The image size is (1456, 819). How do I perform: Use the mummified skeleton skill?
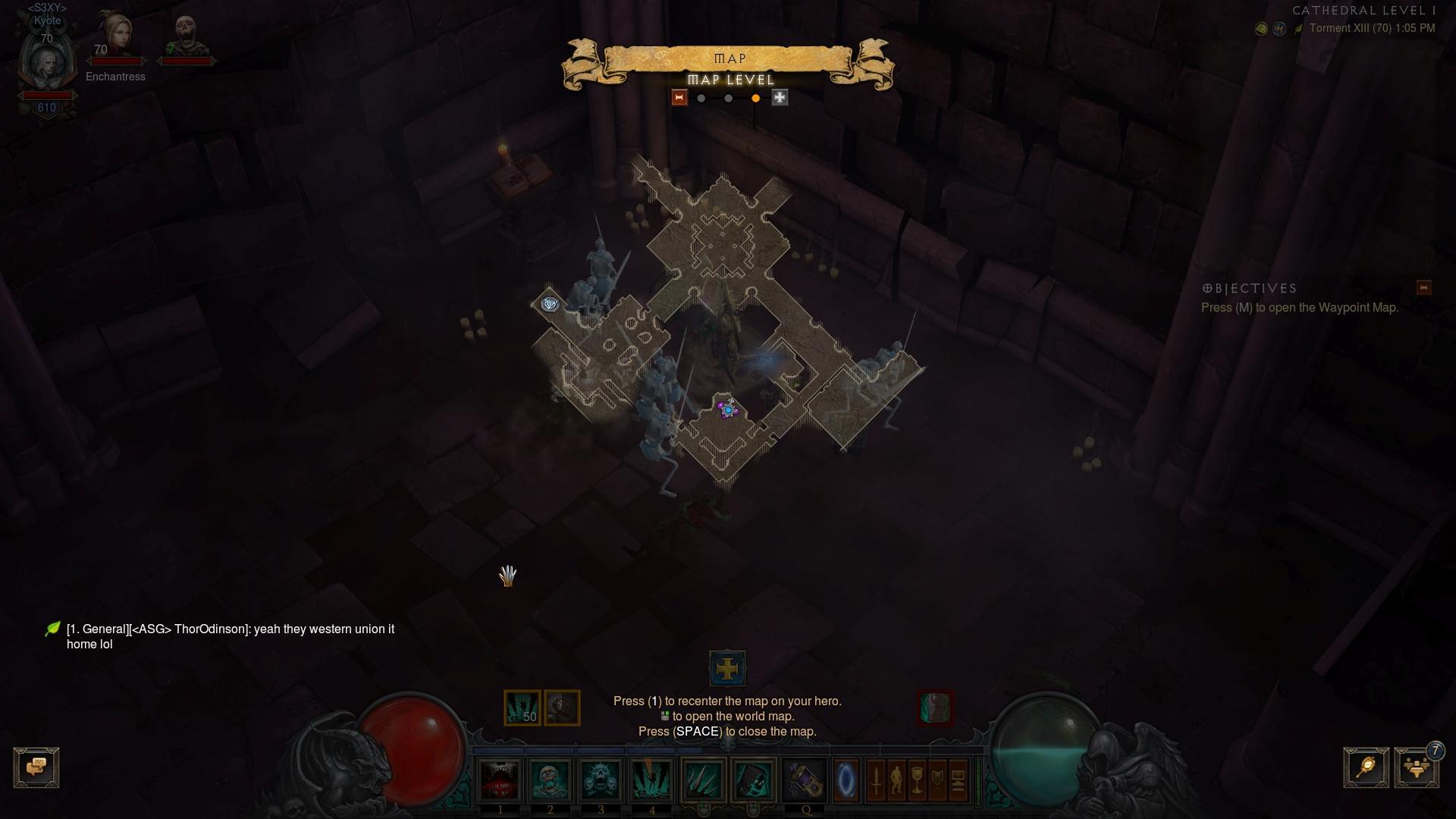[x=551, y=780]
